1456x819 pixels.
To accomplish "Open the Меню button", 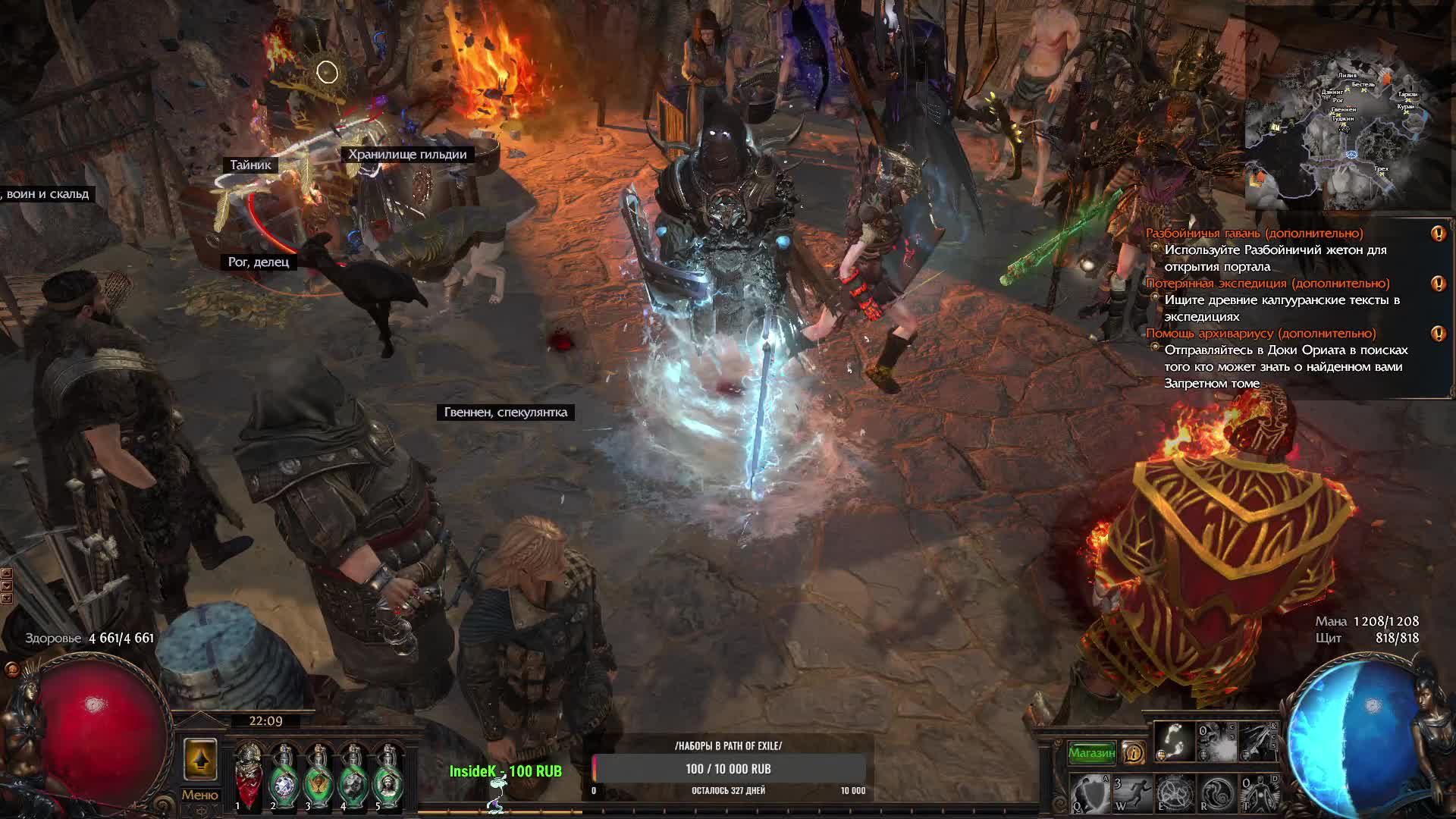I will point(199,795).
